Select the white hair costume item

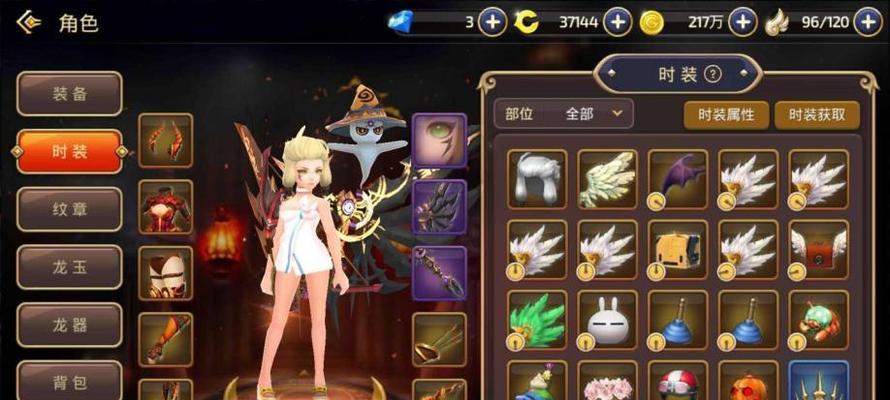click(x=537, y=179)
